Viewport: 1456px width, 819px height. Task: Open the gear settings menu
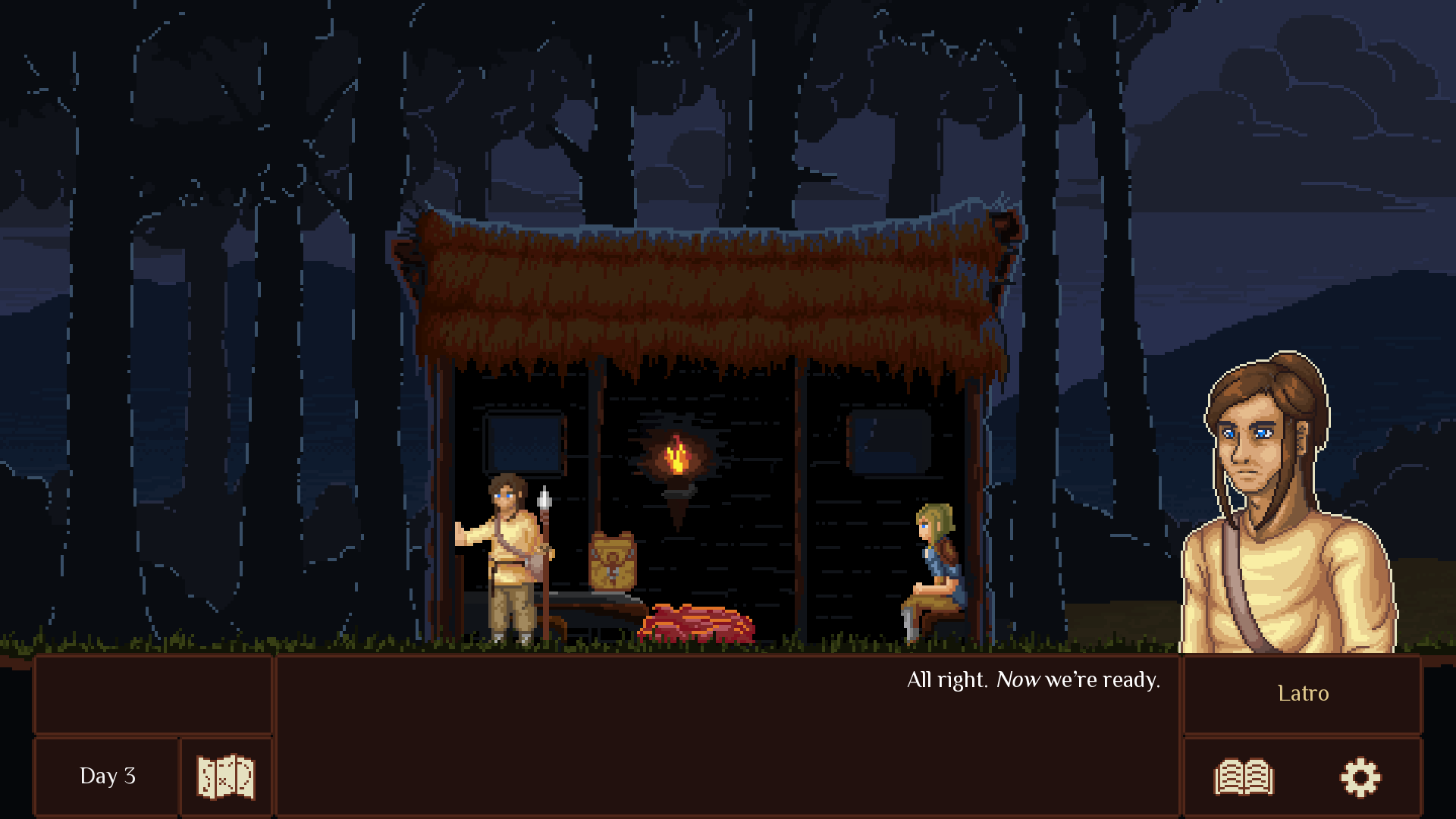[x=1360, y=777]
